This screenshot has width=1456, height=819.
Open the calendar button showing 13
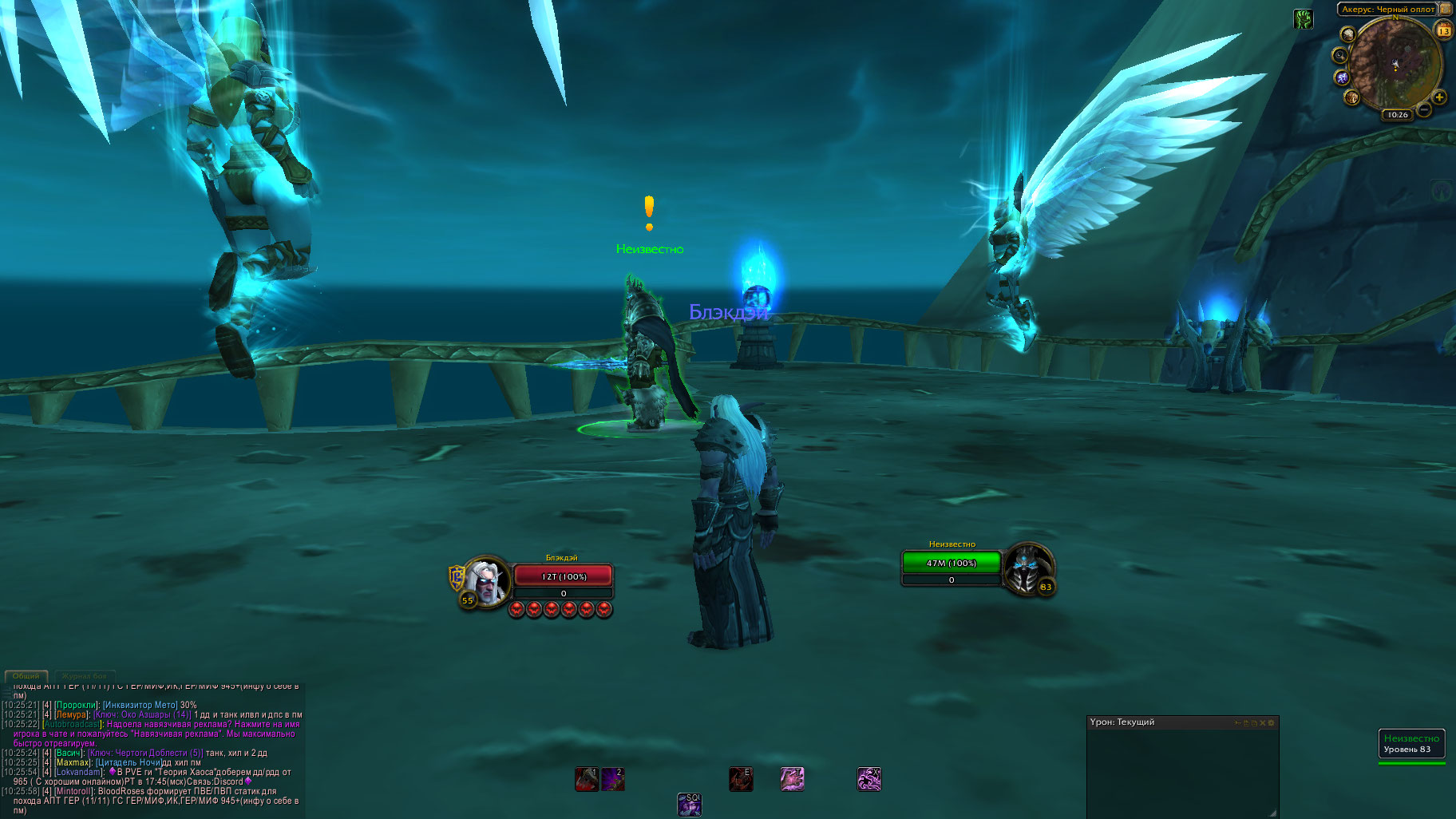1443,31
